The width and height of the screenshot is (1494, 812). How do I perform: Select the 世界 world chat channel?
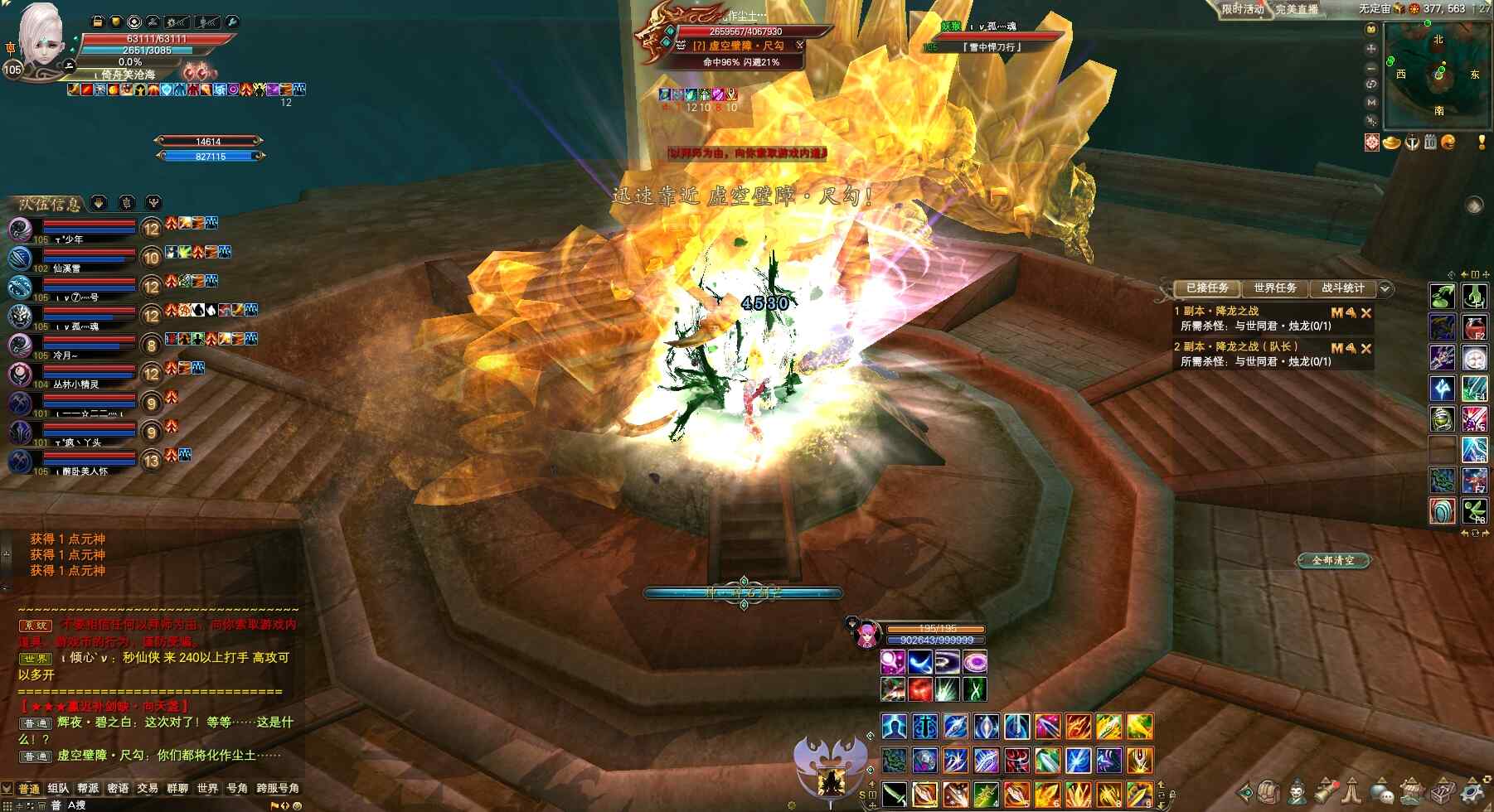point(207,788)
